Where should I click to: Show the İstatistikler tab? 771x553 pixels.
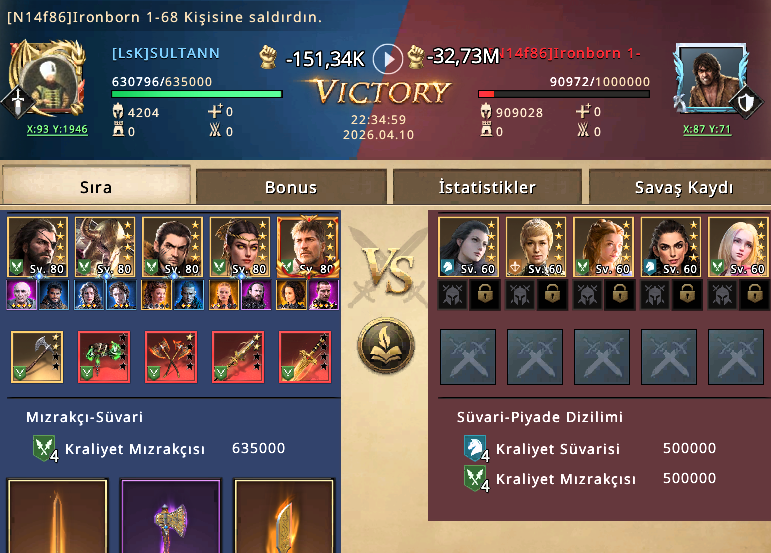point(487,187)
